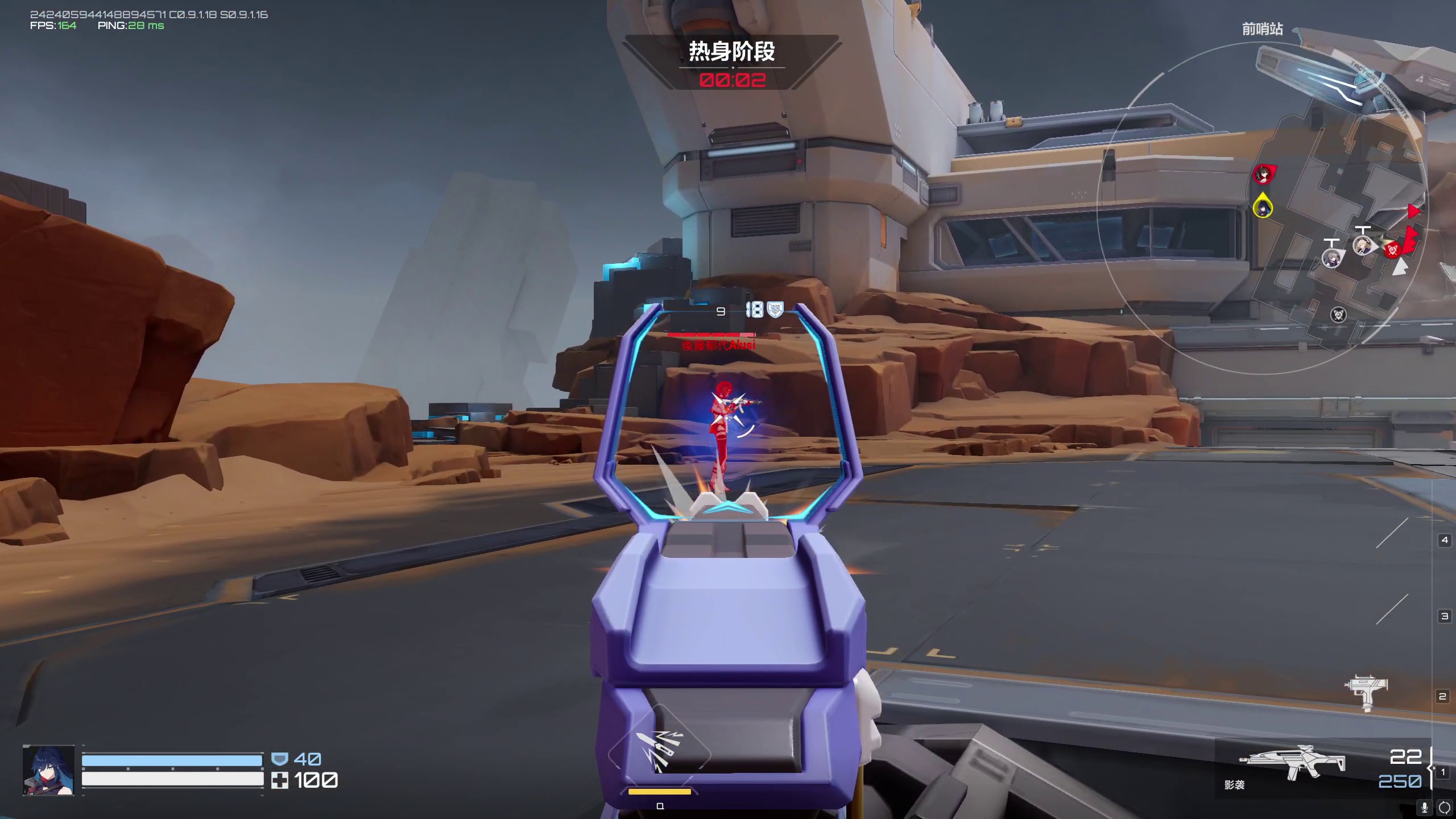Click the circular arrows swap button

click(x=1444, y=807)
